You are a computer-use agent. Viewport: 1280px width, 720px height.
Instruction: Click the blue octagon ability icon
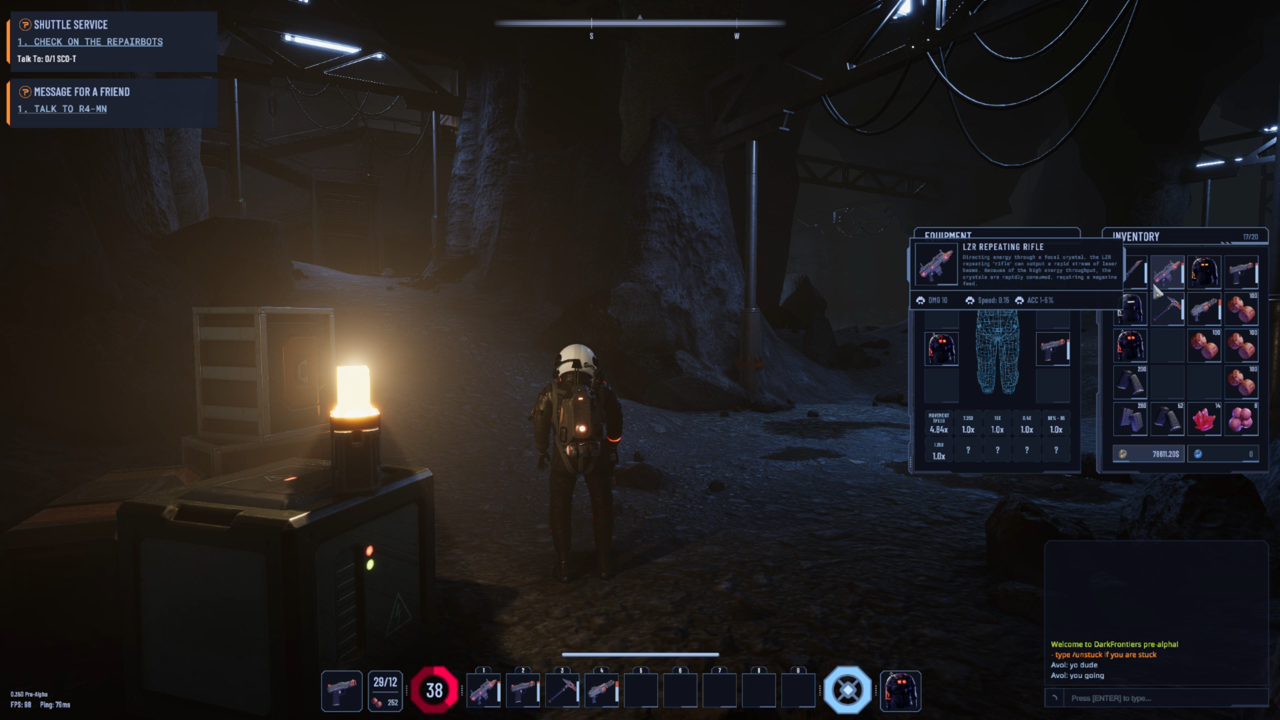847,691
